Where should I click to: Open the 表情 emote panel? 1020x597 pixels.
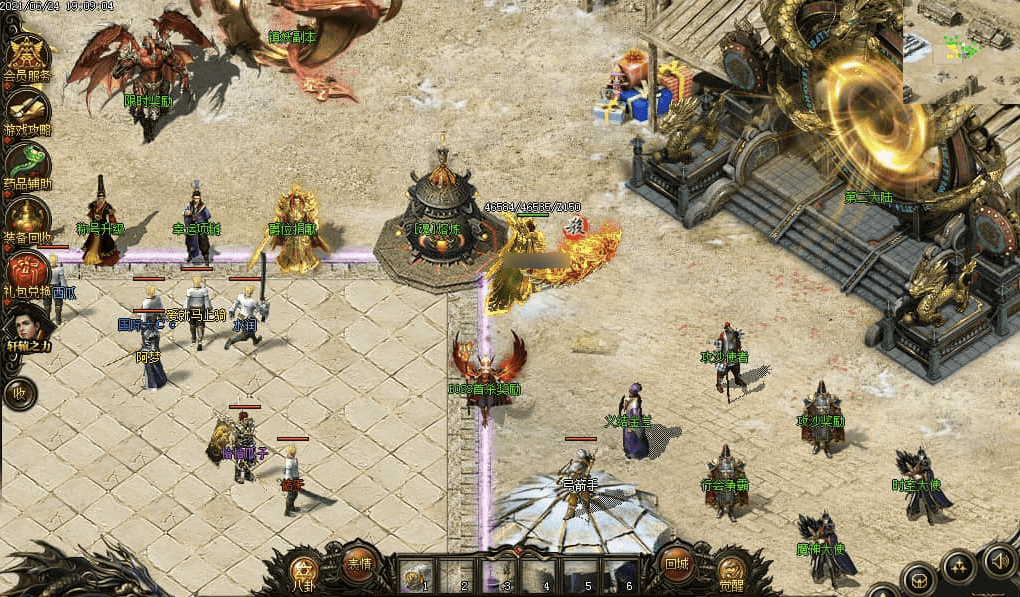point(358,564)
